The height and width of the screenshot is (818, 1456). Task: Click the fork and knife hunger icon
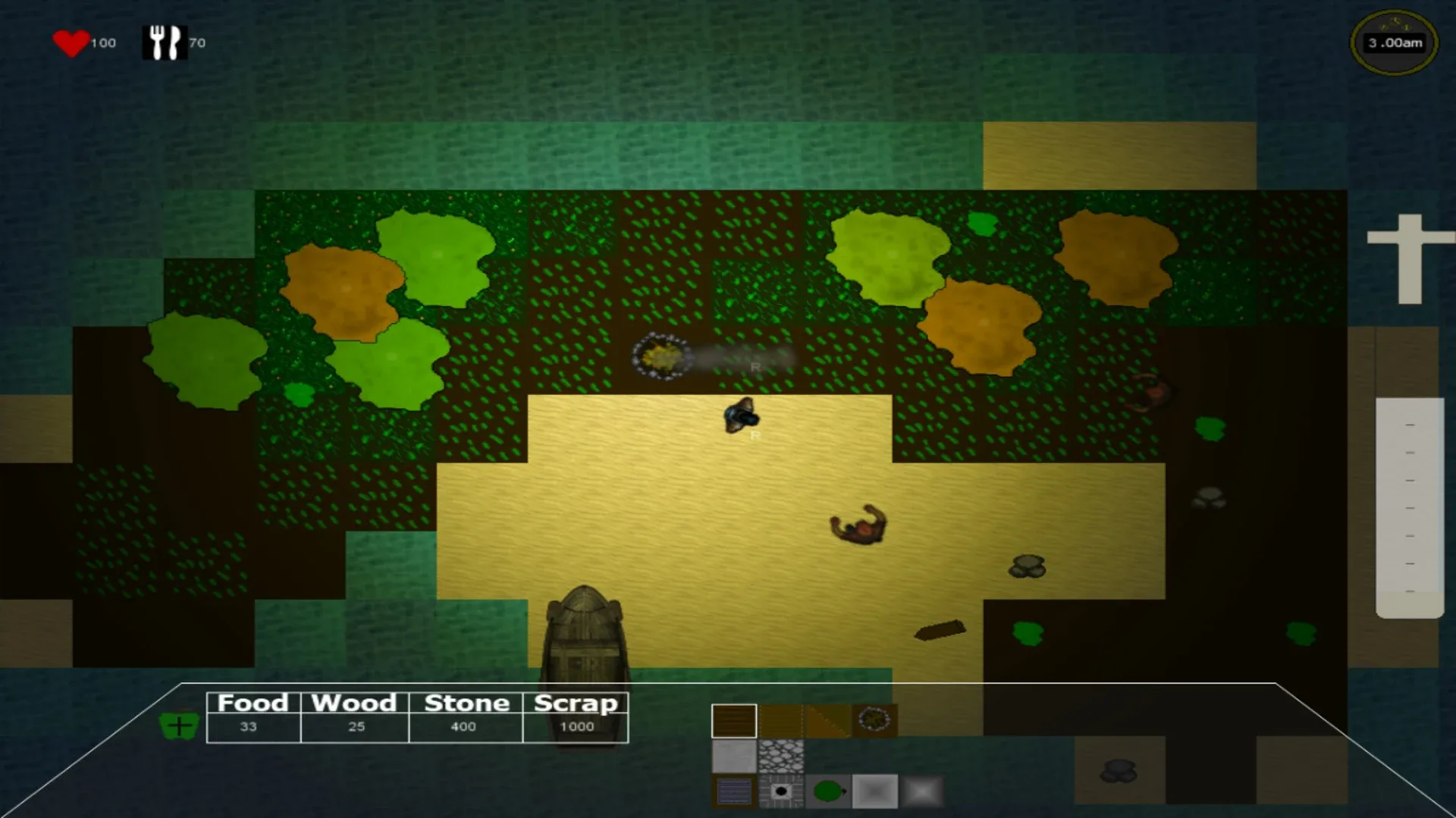tap(165, 42)
